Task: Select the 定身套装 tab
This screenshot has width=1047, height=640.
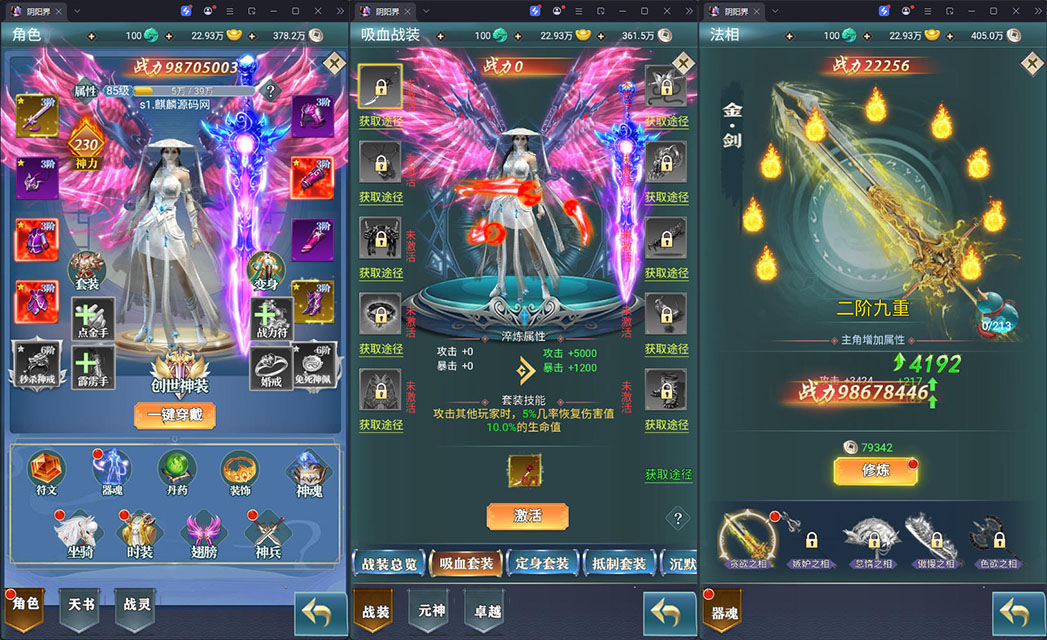Action: tap(542, 564)
